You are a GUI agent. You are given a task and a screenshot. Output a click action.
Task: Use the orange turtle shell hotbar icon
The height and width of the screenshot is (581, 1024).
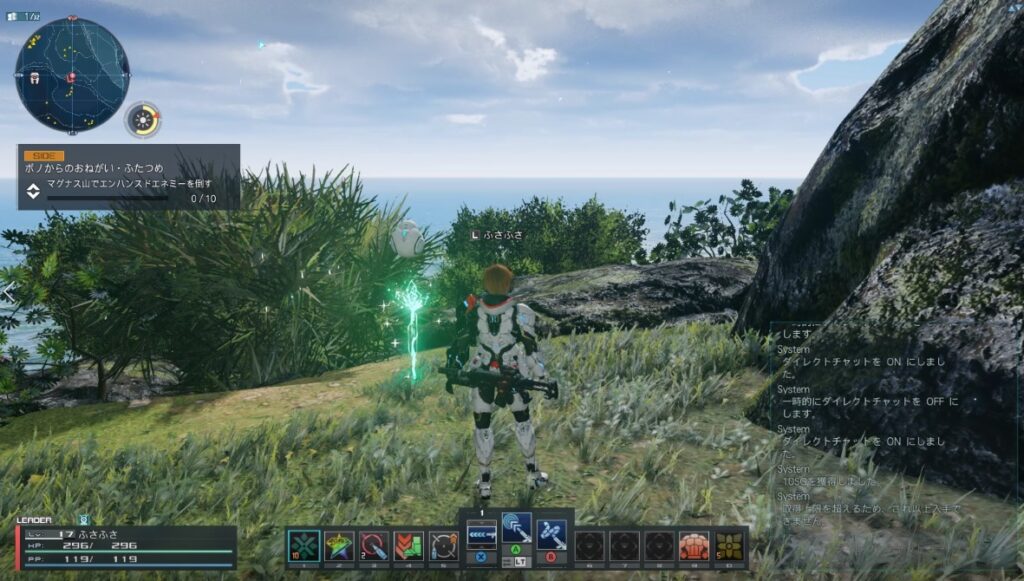pos(694,546)
